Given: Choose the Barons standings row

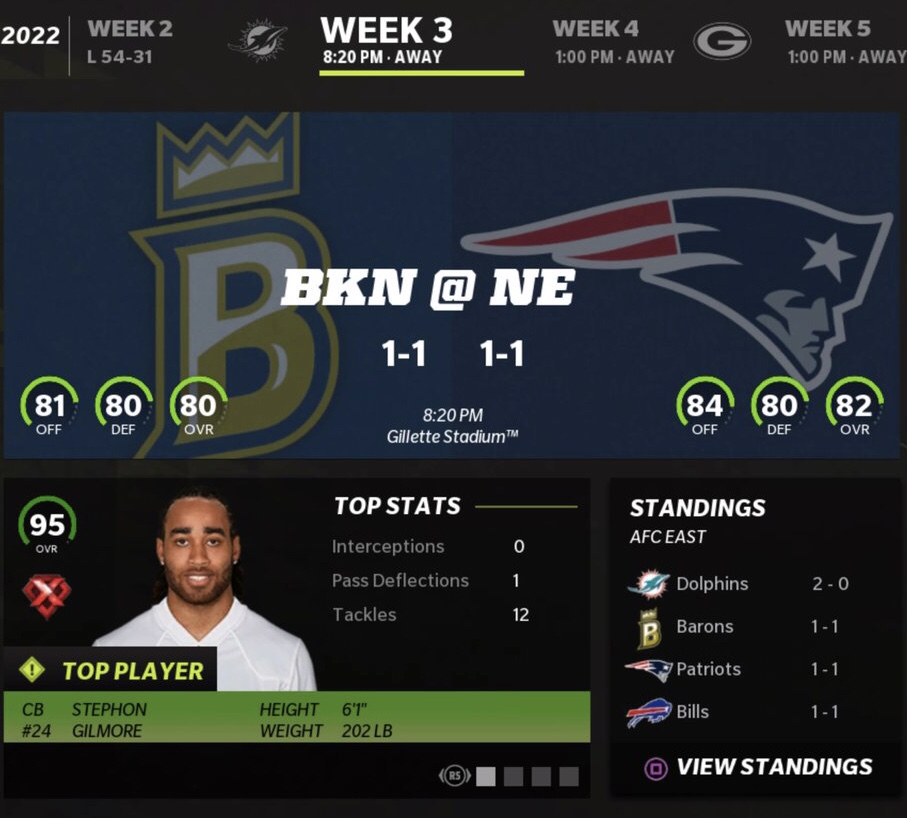Looking at the screenshot, I should (738, 627).
